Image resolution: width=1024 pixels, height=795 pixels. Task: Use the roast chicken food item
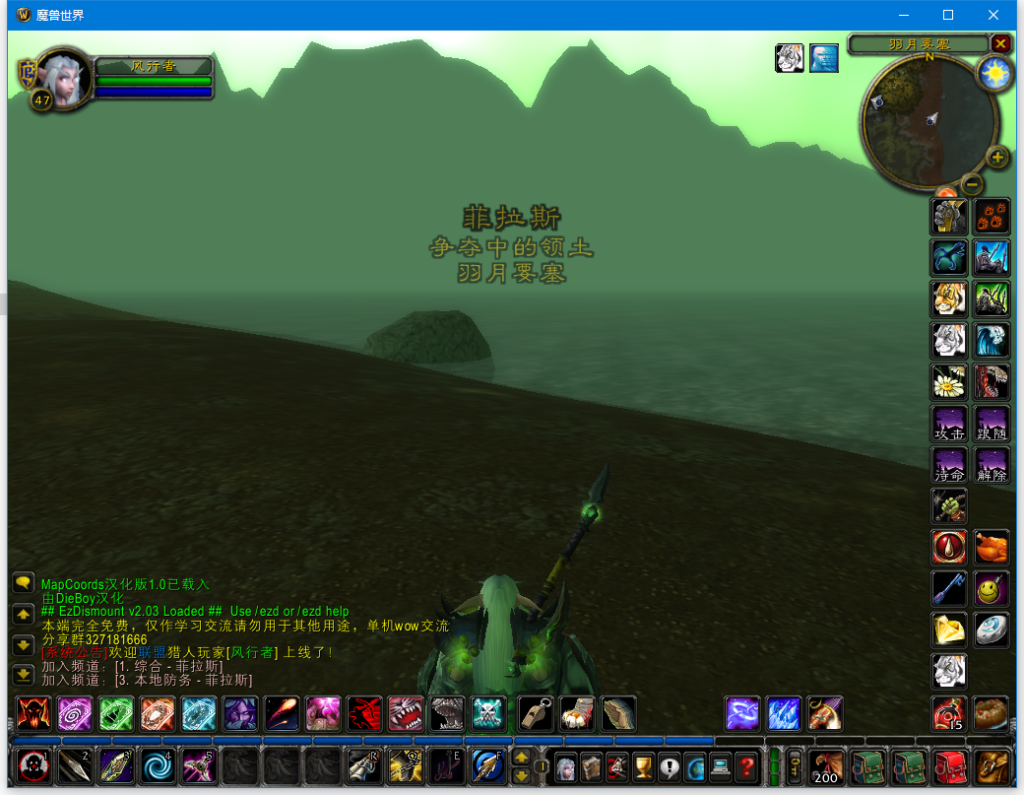[992, 547]
